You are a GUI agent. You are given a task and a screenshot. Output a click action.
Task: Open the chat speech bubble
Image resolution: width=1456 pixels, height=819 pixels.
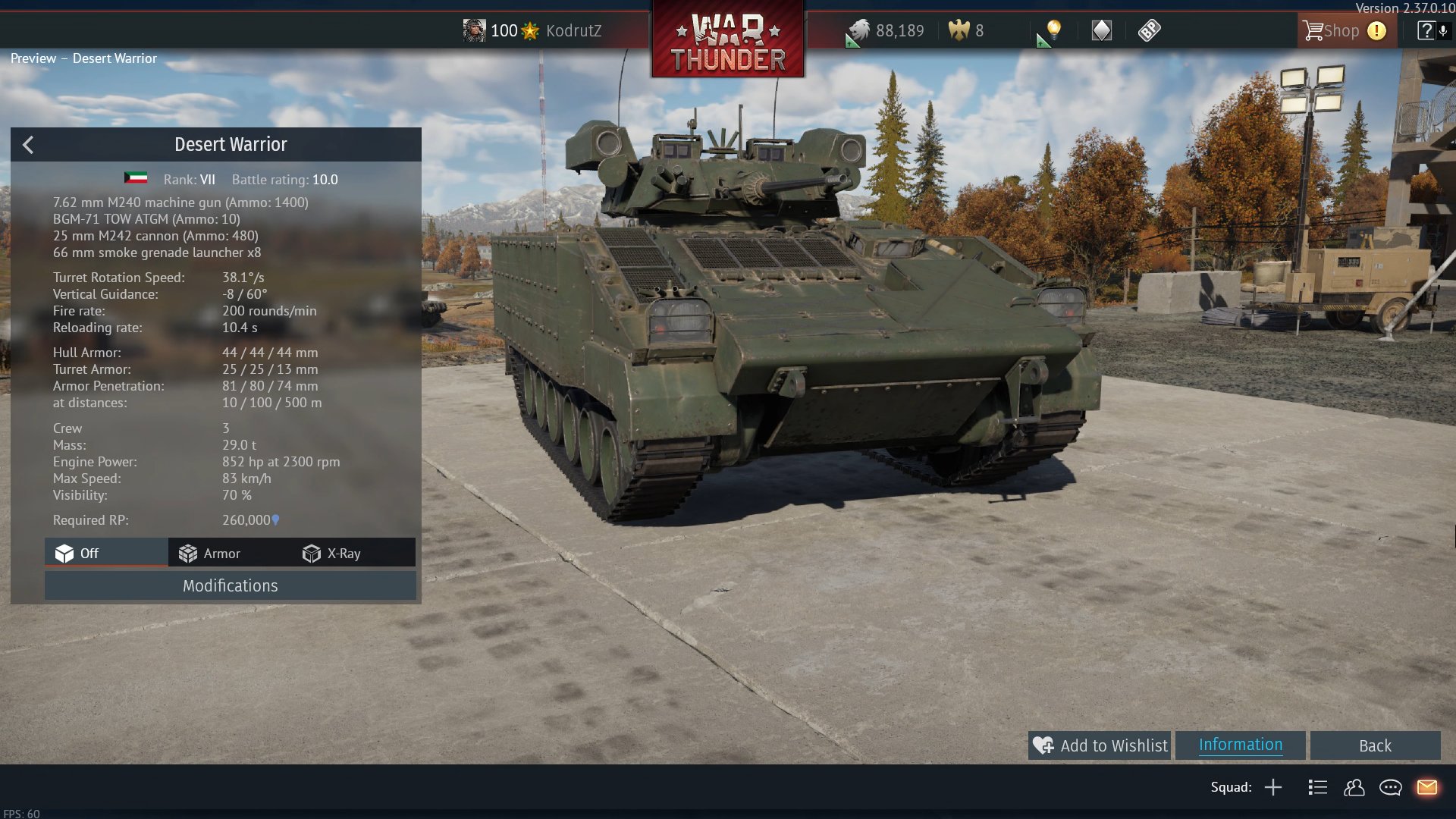click(x=1390, y=787)
